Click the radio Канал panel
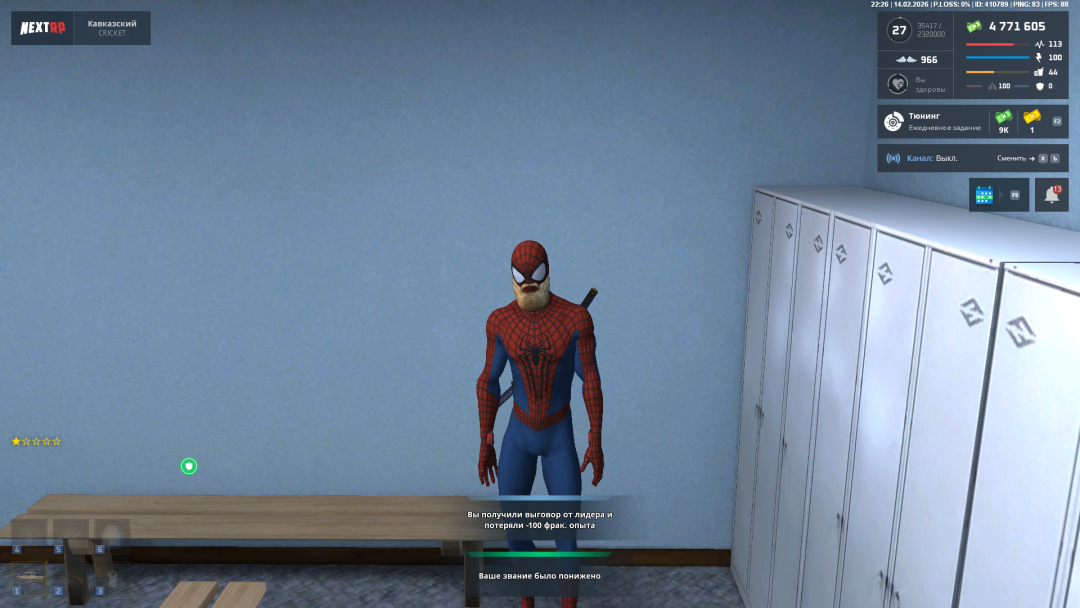The width and height of the screenshot is (1080, 608). point(972,158)
